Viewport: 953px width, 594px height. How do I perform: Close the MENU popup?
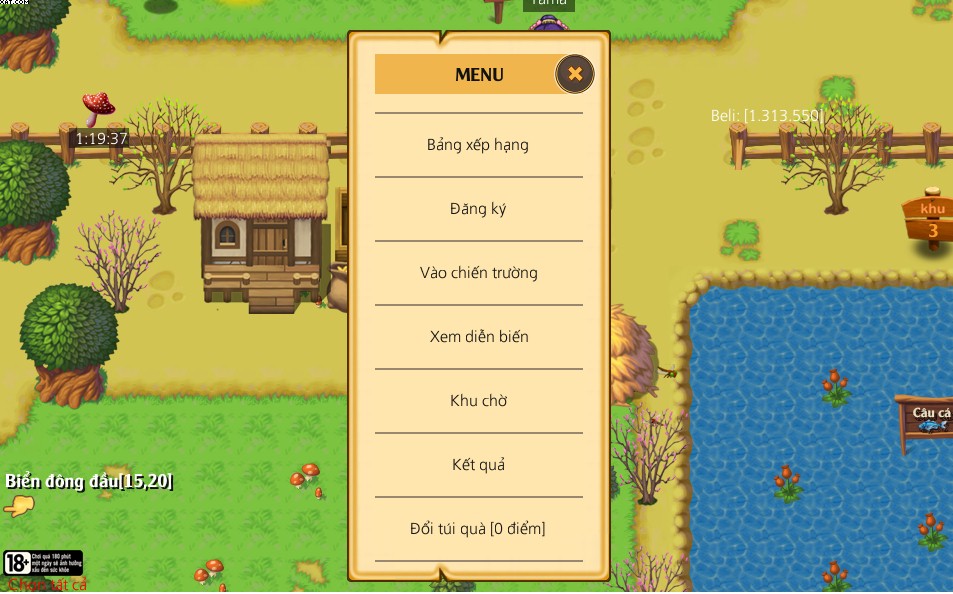tap(575, 74)
